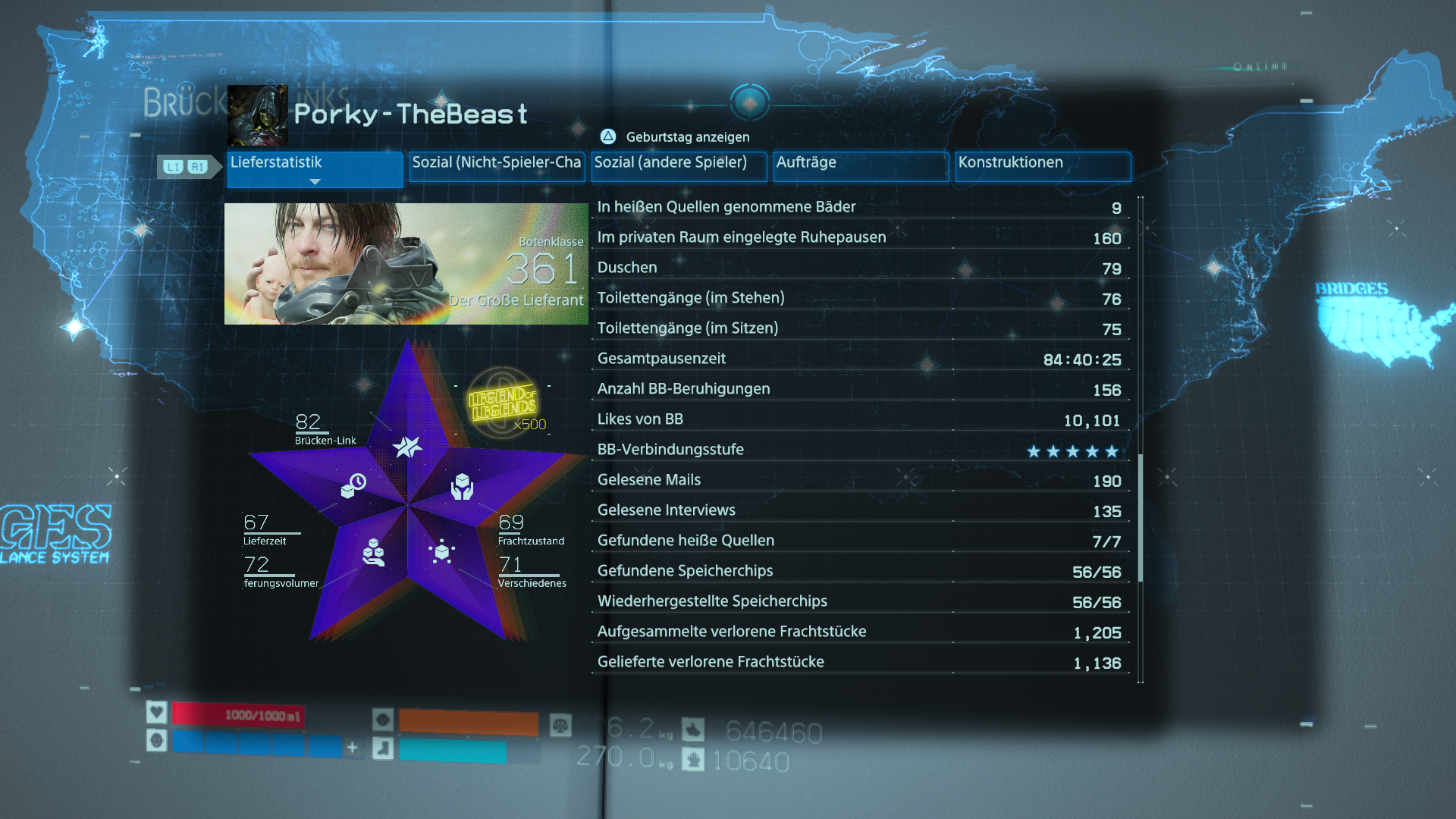
Task: Select the Gelieferte verlorene Frachtstücke row
Action: pyautogui.click(x=859, y=662)
